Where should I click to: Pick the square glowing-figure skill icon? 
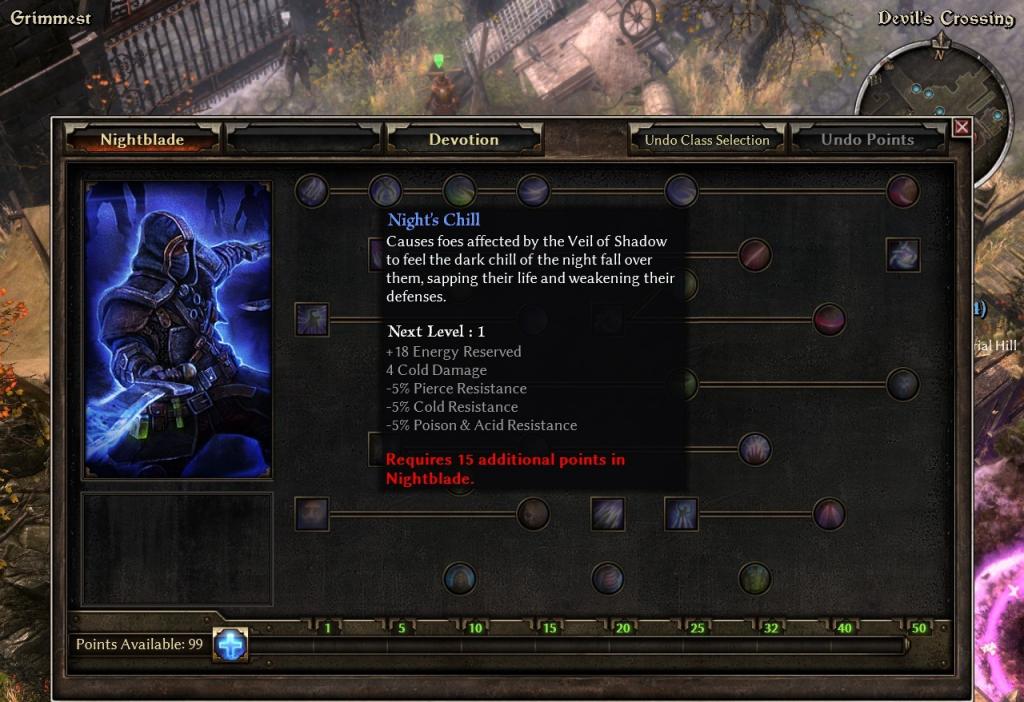681,514
